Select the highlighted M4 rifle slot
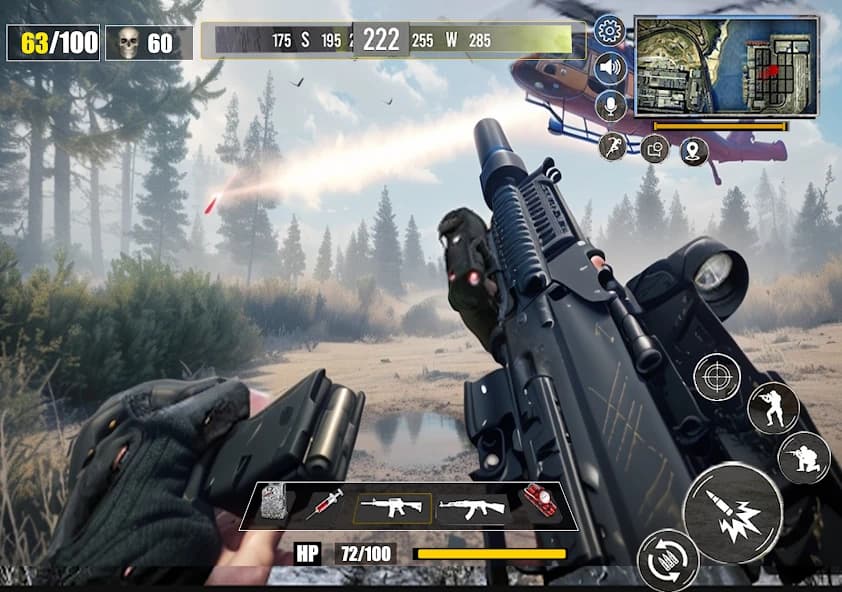 pyautogui.click(x=394, y=507)
